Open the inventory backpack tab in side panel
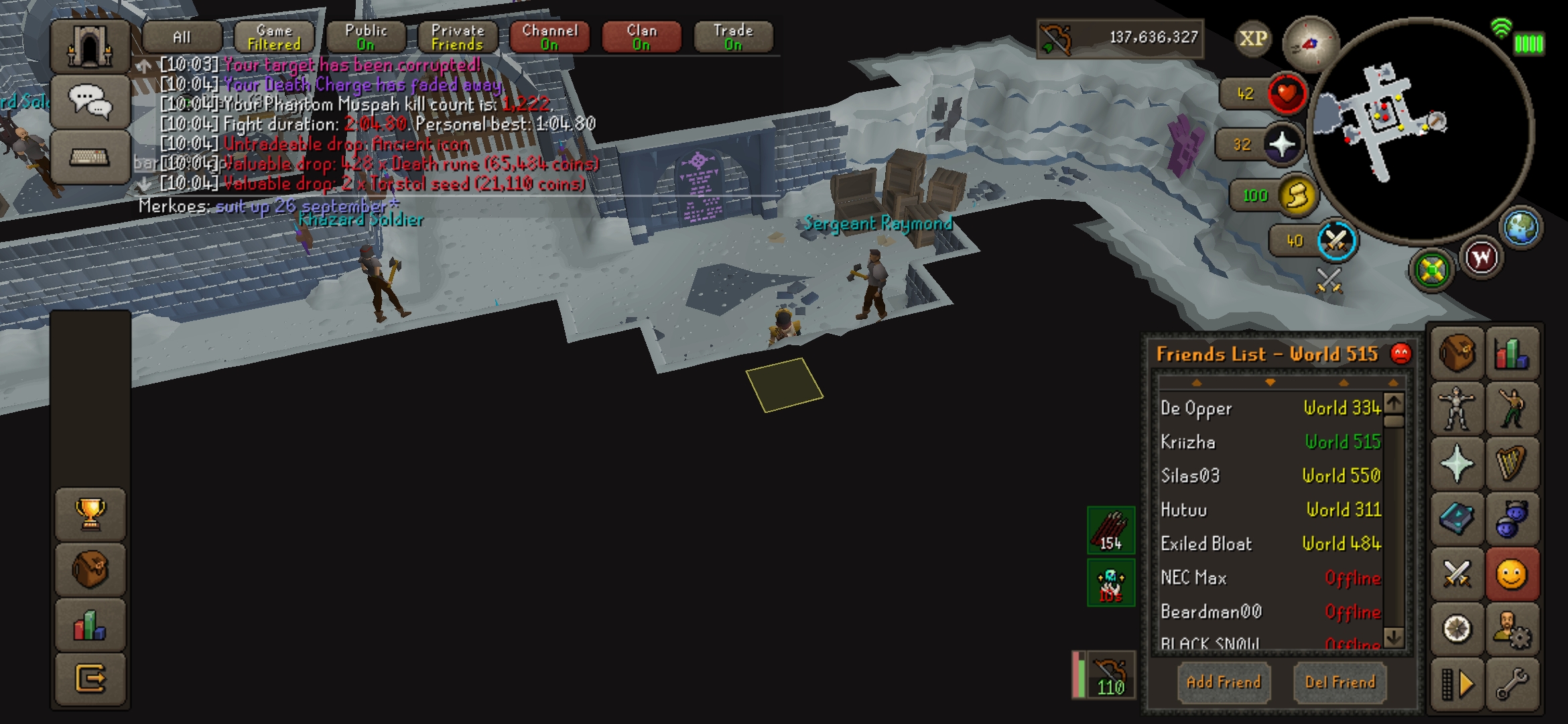1568x724 pixels. tap(1457, 353)
